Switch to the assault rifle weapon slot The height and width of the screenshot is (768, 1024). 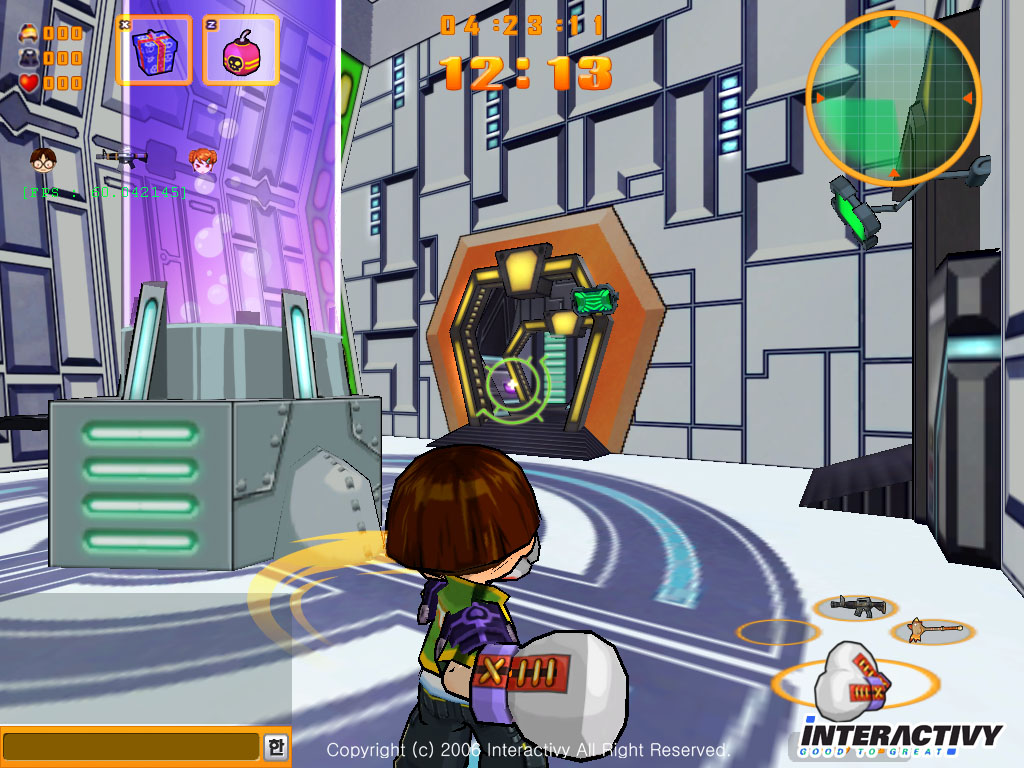coord(855,605)
